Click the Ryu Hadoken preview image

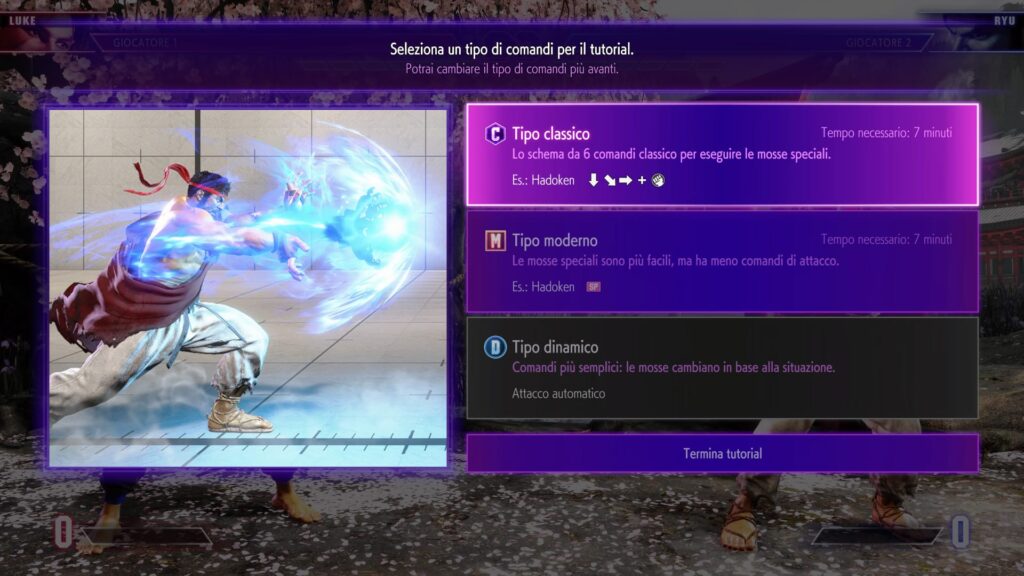248,288
